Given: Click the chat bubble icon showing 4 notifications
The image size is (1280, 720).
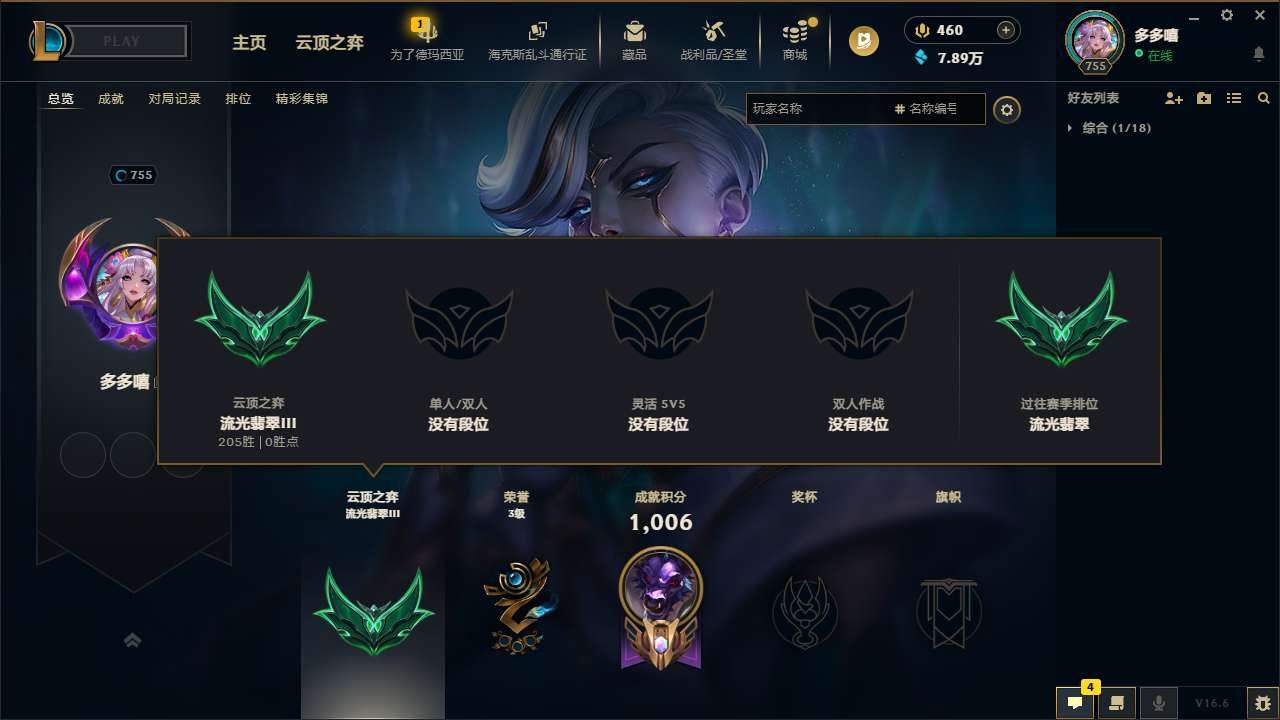Looking at the screenshot, I should pos(1075,703).
